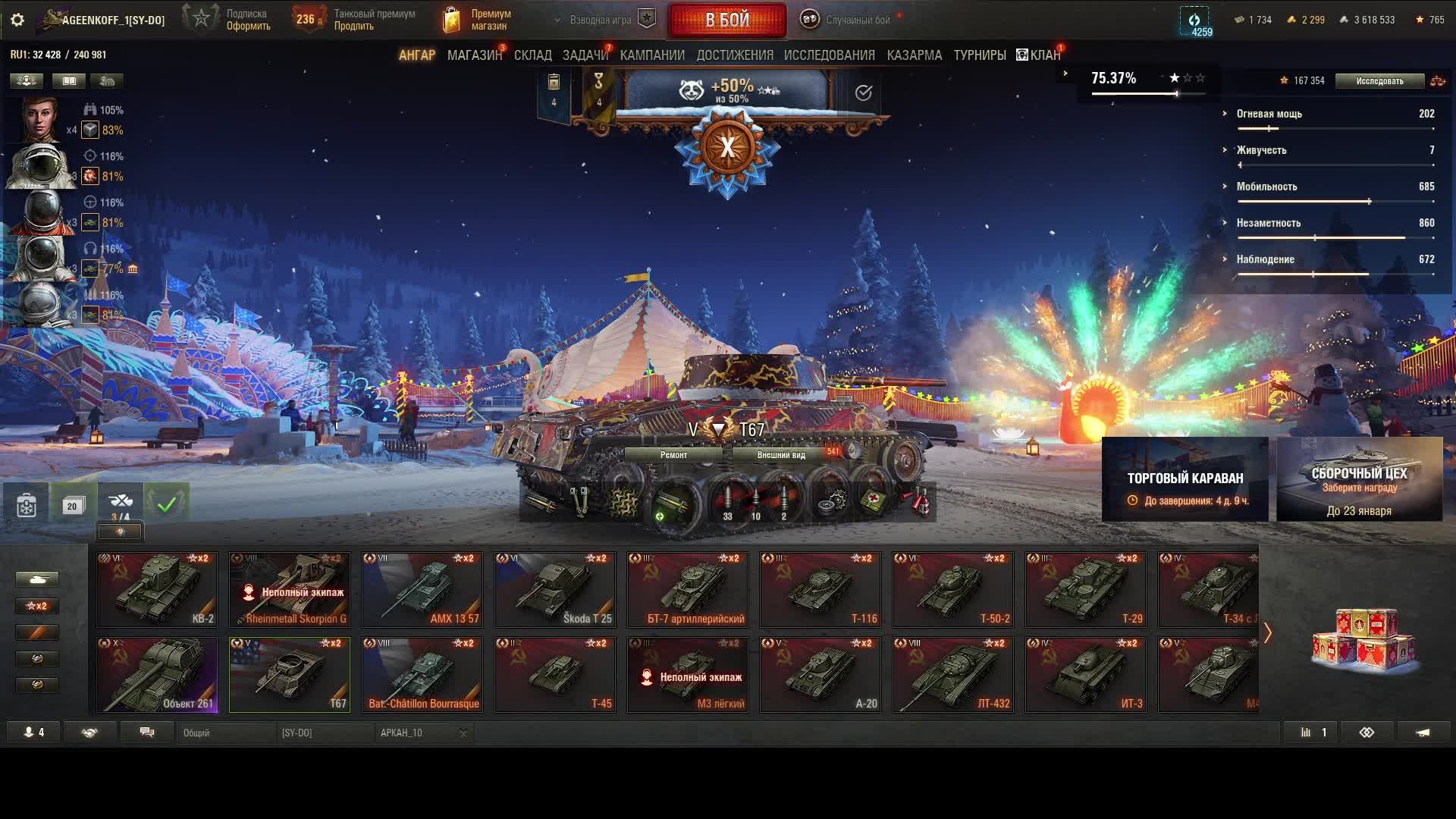Open the СКЛАД tab
This screenshot has height=819, width=1456.
coord(532,55)
